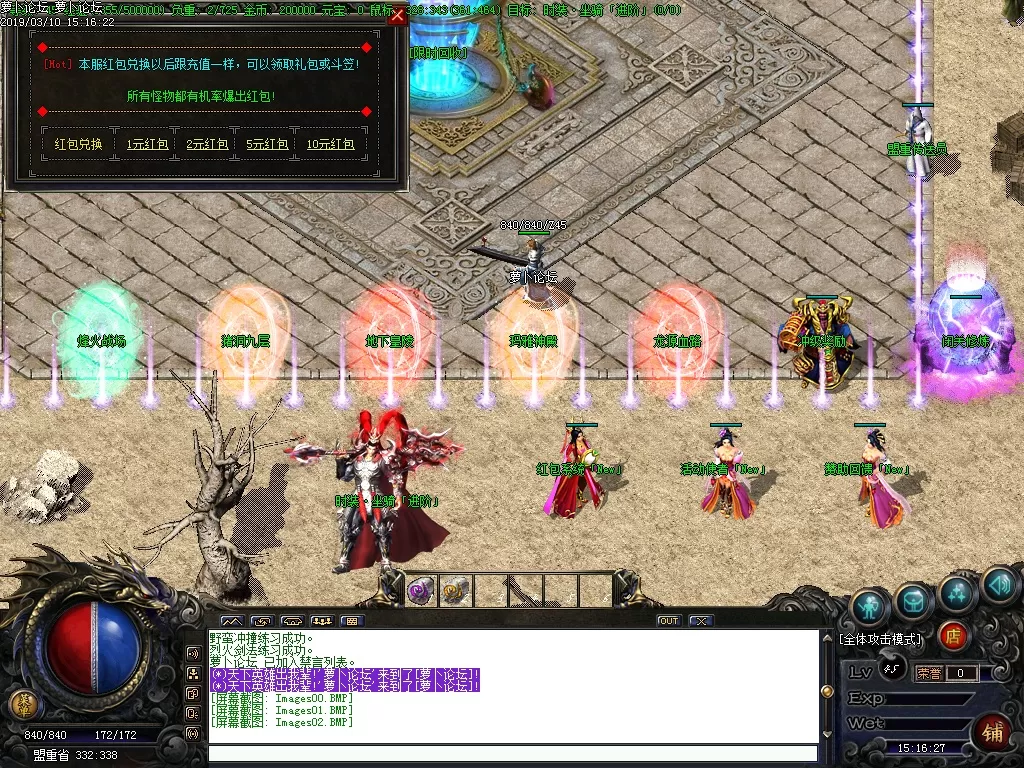
Task: Open the red 店 shop button
Action: (x=953, y=636)
